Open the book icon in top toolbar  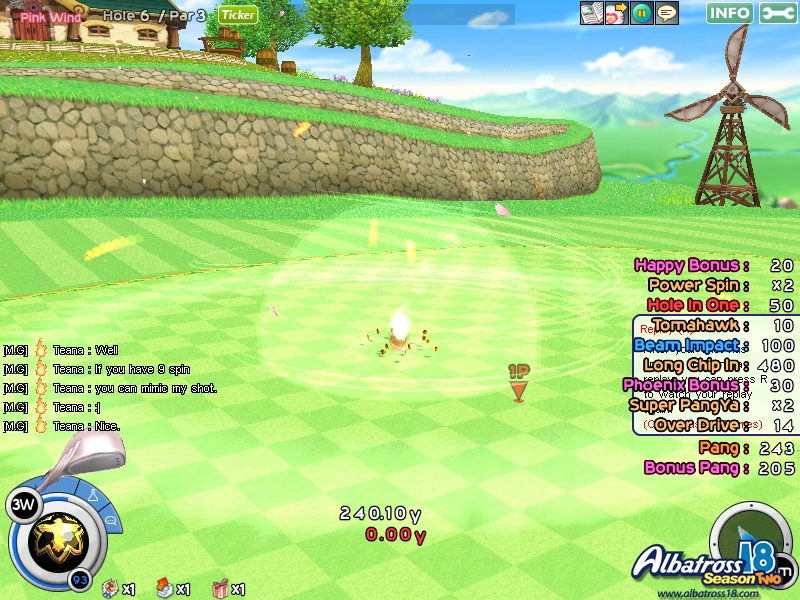click(x=592, y=13)
